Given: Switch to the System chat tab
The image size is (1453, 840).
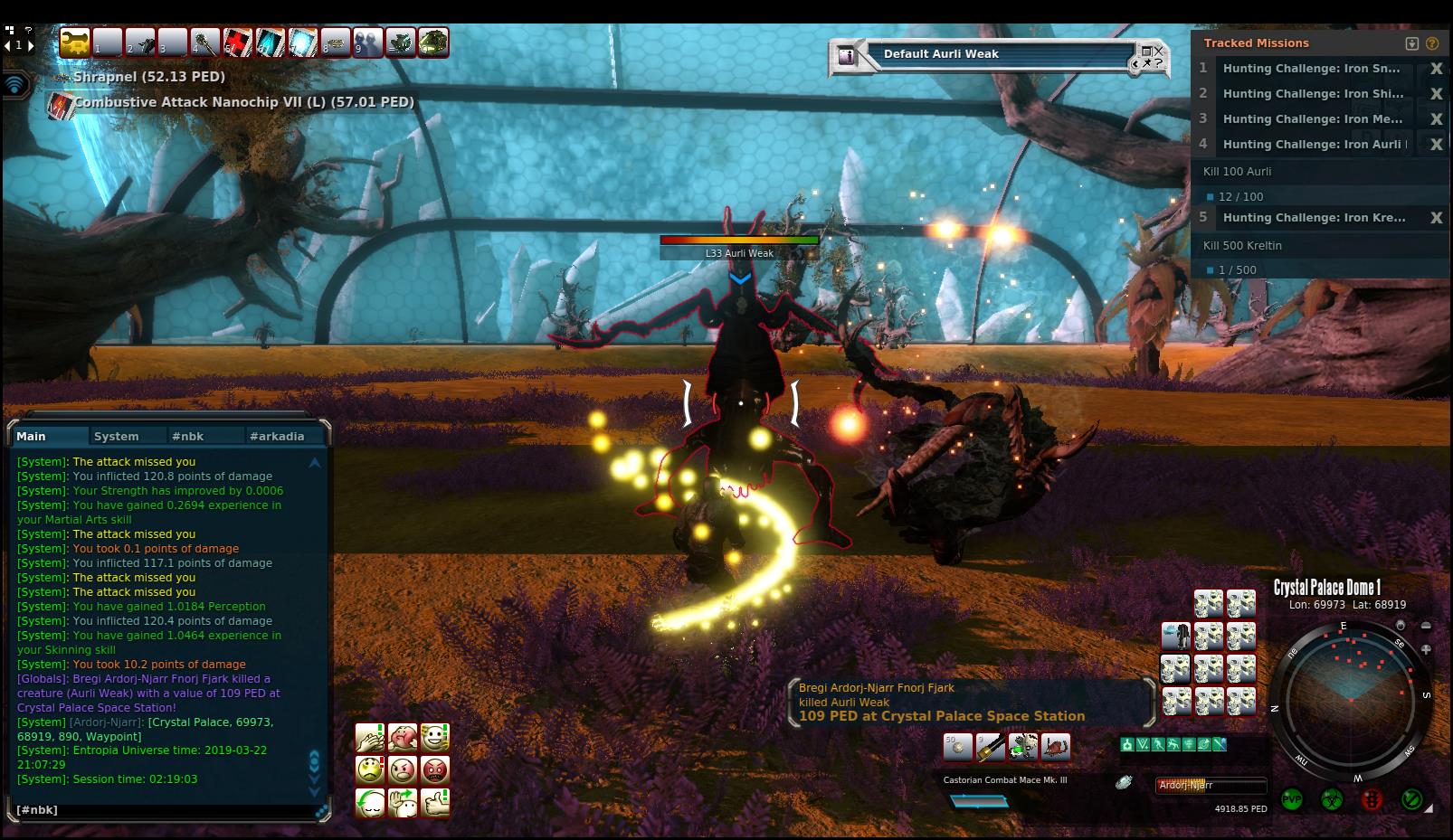Looking at the screenshot, I should tap(117, 436).
